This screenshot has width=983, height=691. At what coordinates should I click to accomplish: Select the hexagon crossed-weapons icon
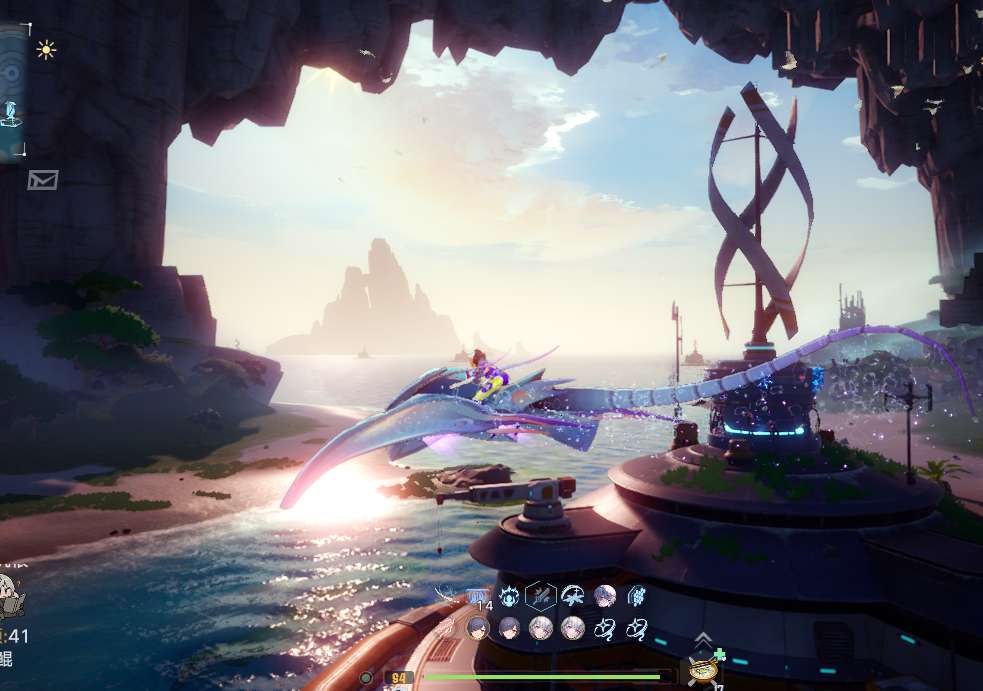540,597
